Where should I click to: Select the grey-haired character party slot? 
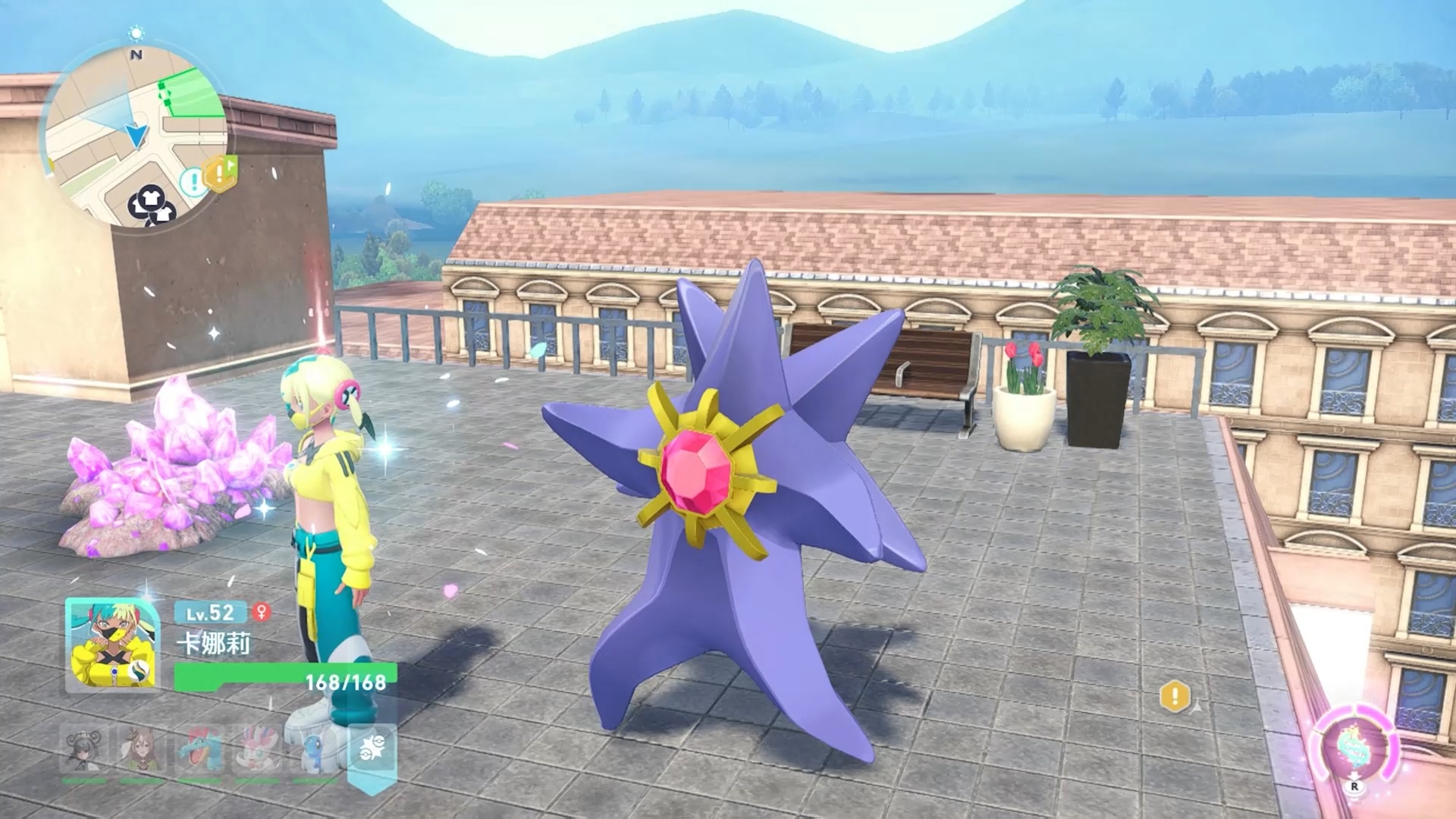[x=84, y=750]
